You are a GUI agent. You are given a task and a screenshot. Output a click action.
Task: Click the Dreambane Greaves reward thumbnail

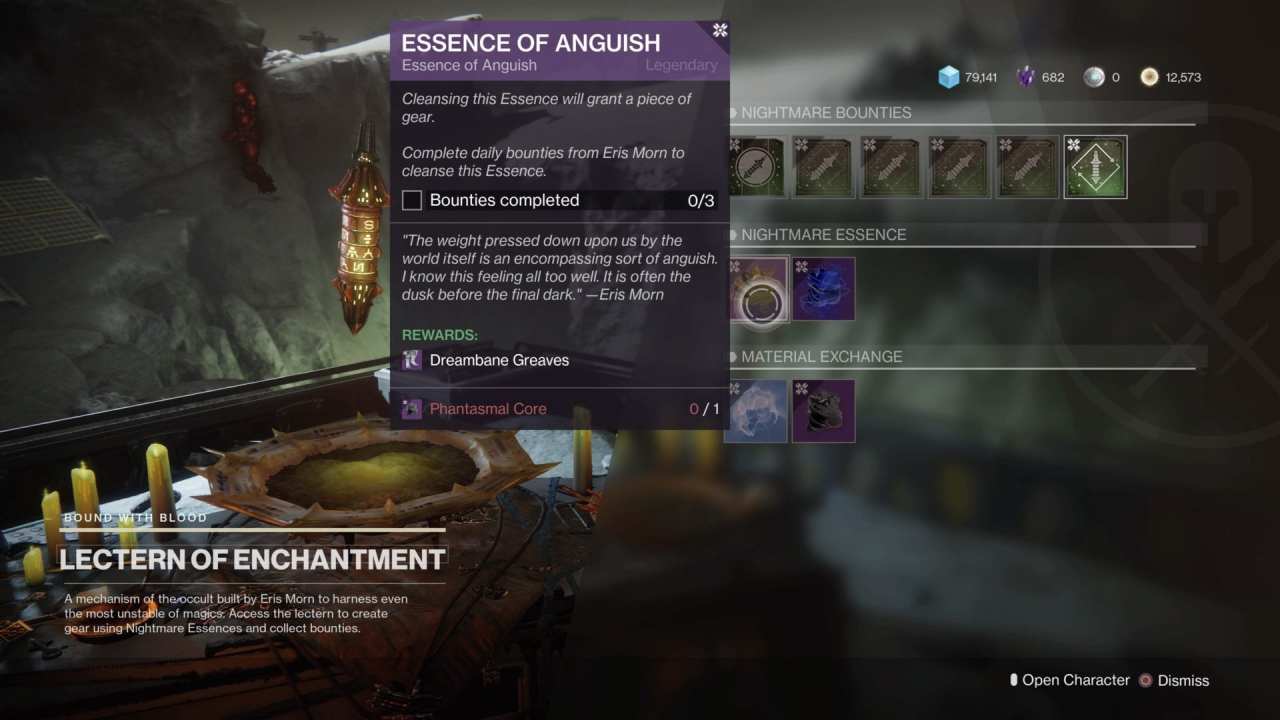tap(411, 360)
